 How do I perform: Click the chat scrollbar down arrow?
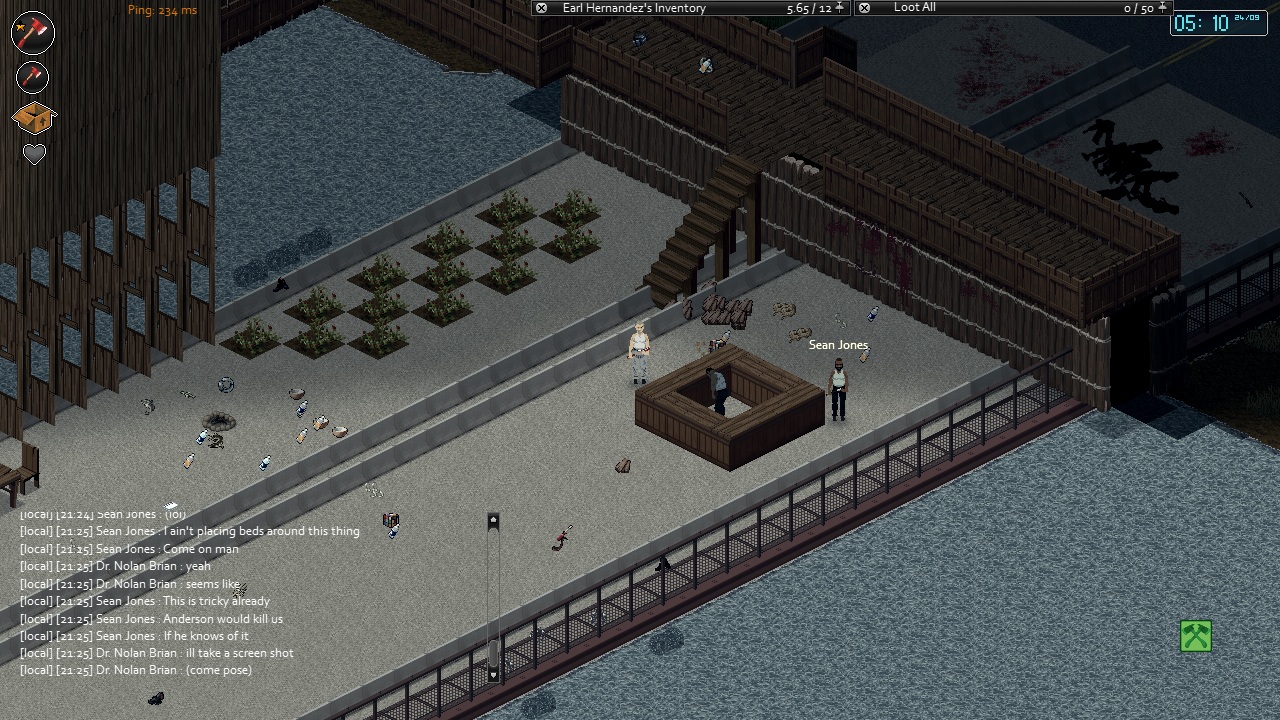(x=493, y=675)
